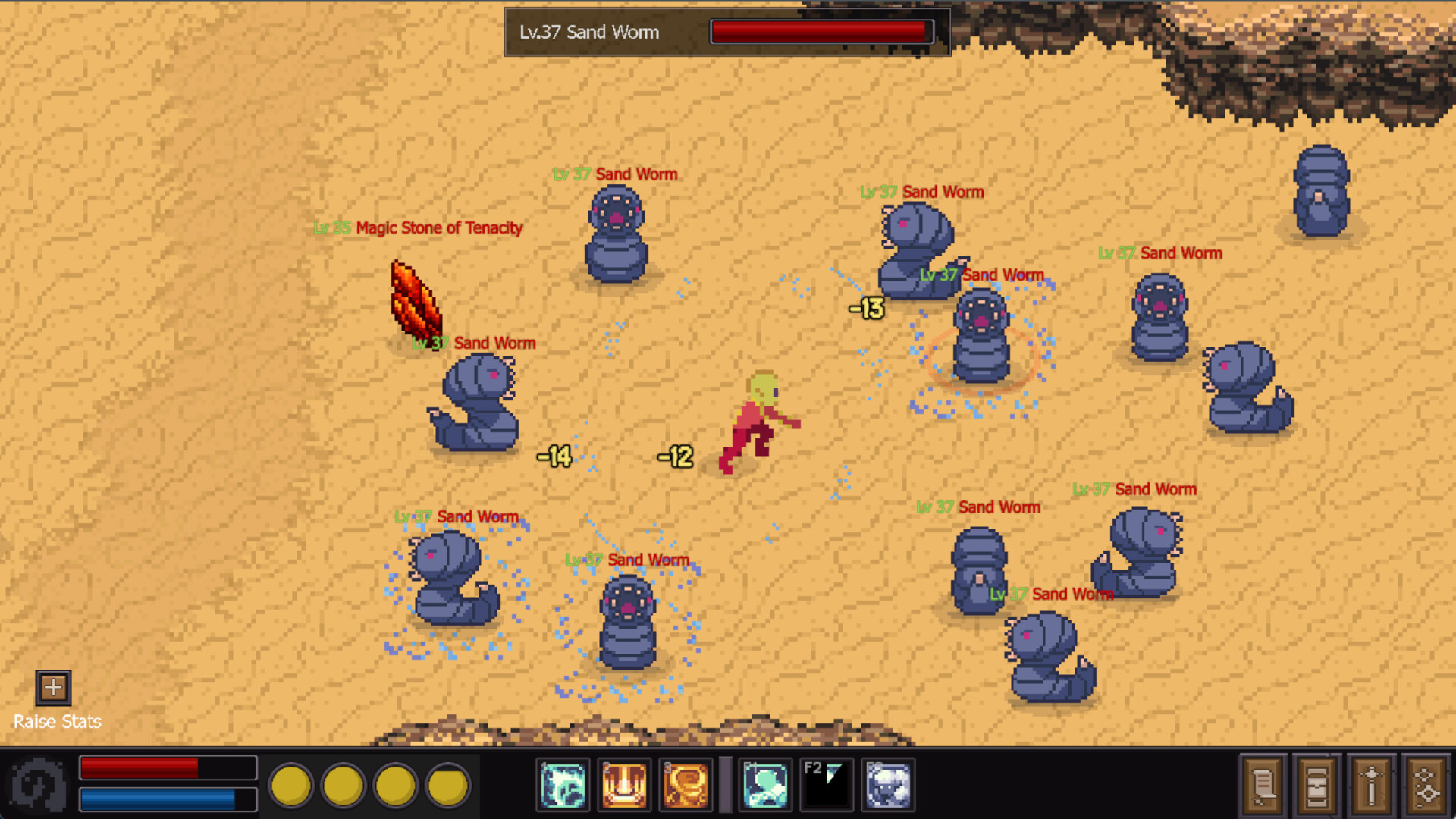The height and width of the screenshot is (819, 1456).
Task: Click the Raise Stats plus button
Action: [53, 687]
